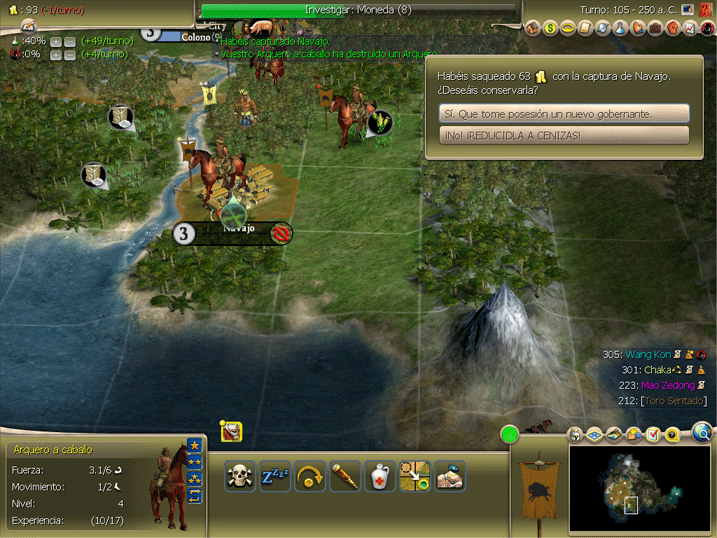Image resolution: width=717 pixels, height=538 pixels.
Task: Heal the unit with the medicine jug
Action: click(380, 477)
